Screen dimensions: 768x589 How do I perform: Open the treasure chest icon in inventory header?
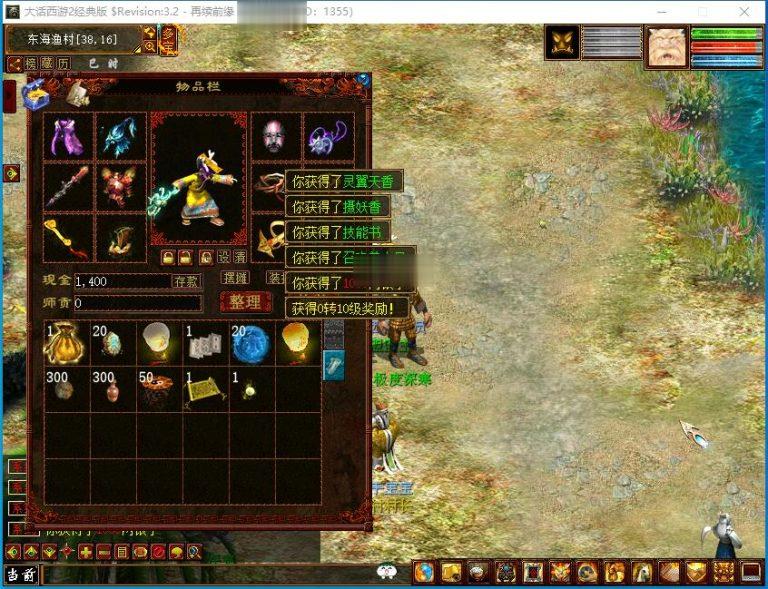[x=37, y=94]
